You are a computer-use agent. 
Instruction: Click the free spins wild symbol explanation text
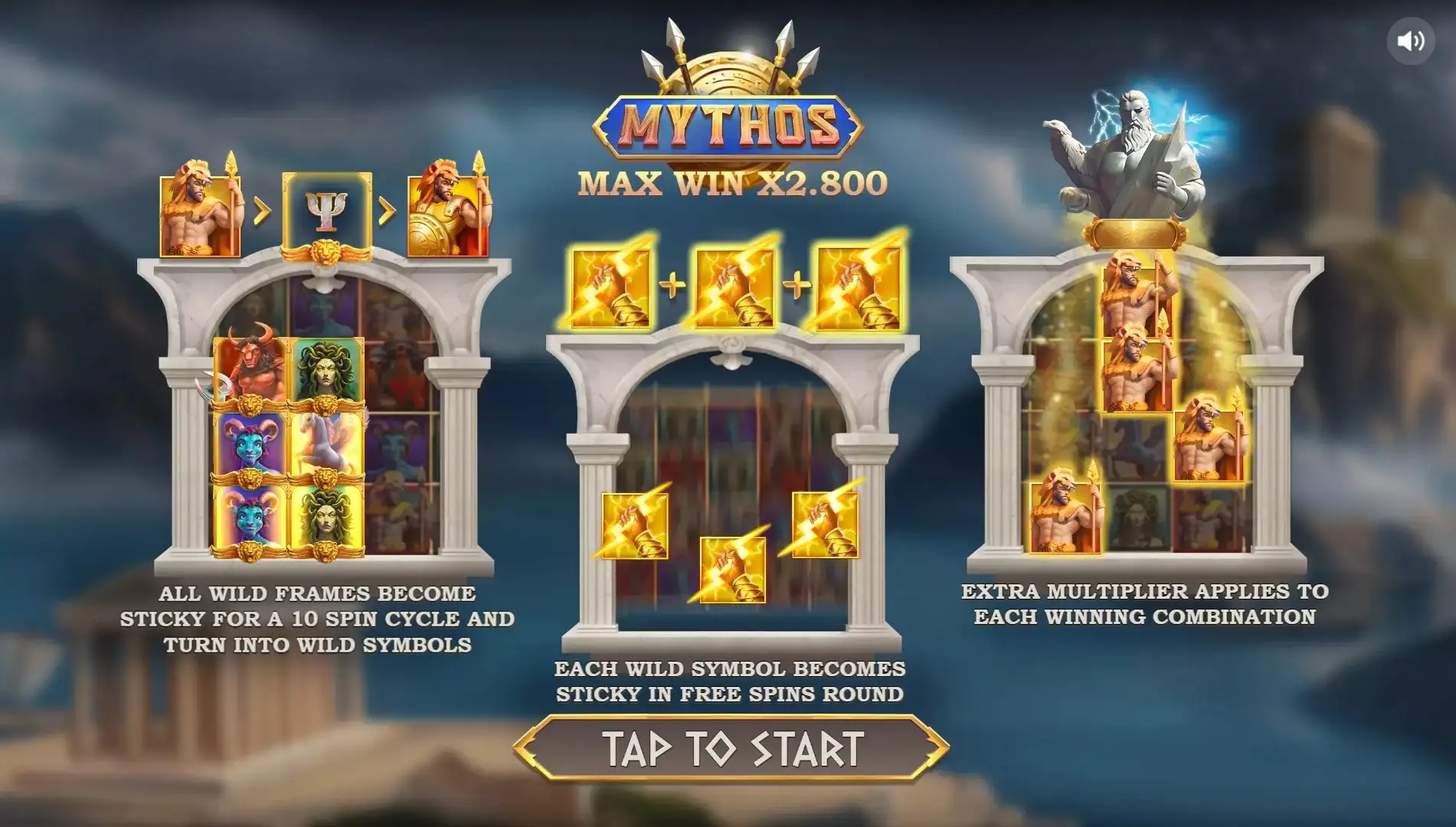click(728, 679)
